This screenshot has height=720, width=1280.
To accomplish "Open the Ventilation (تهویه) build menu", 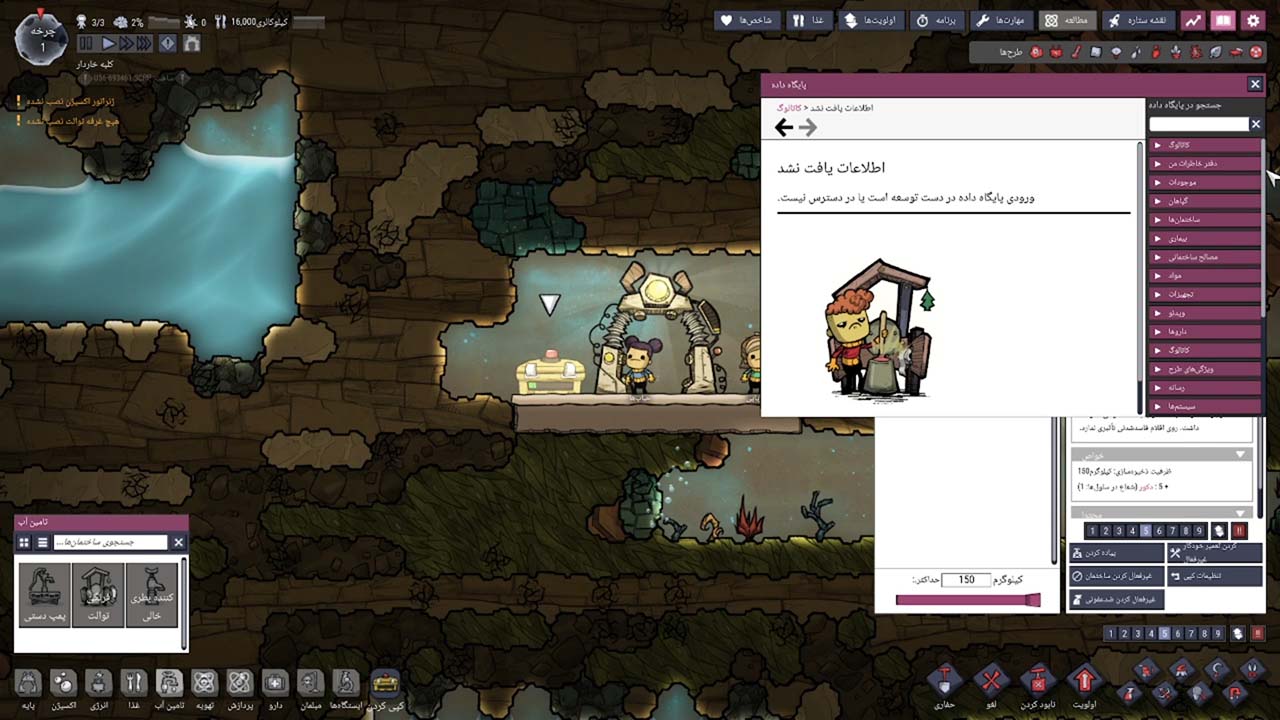I will [x=203, y=685].
